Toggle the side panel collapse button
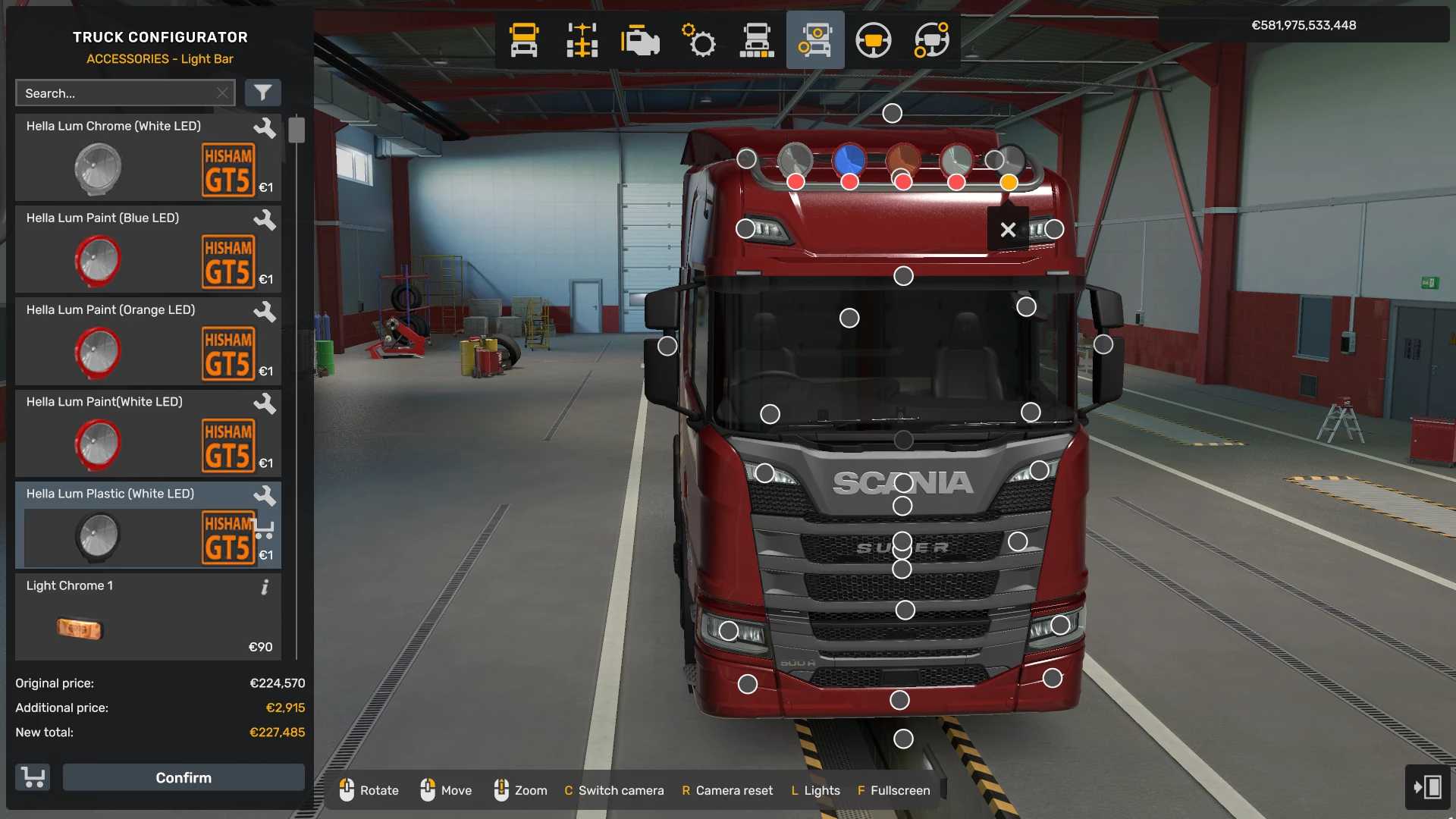The width and height of the screenshot is (1456, 819). 1427,786
